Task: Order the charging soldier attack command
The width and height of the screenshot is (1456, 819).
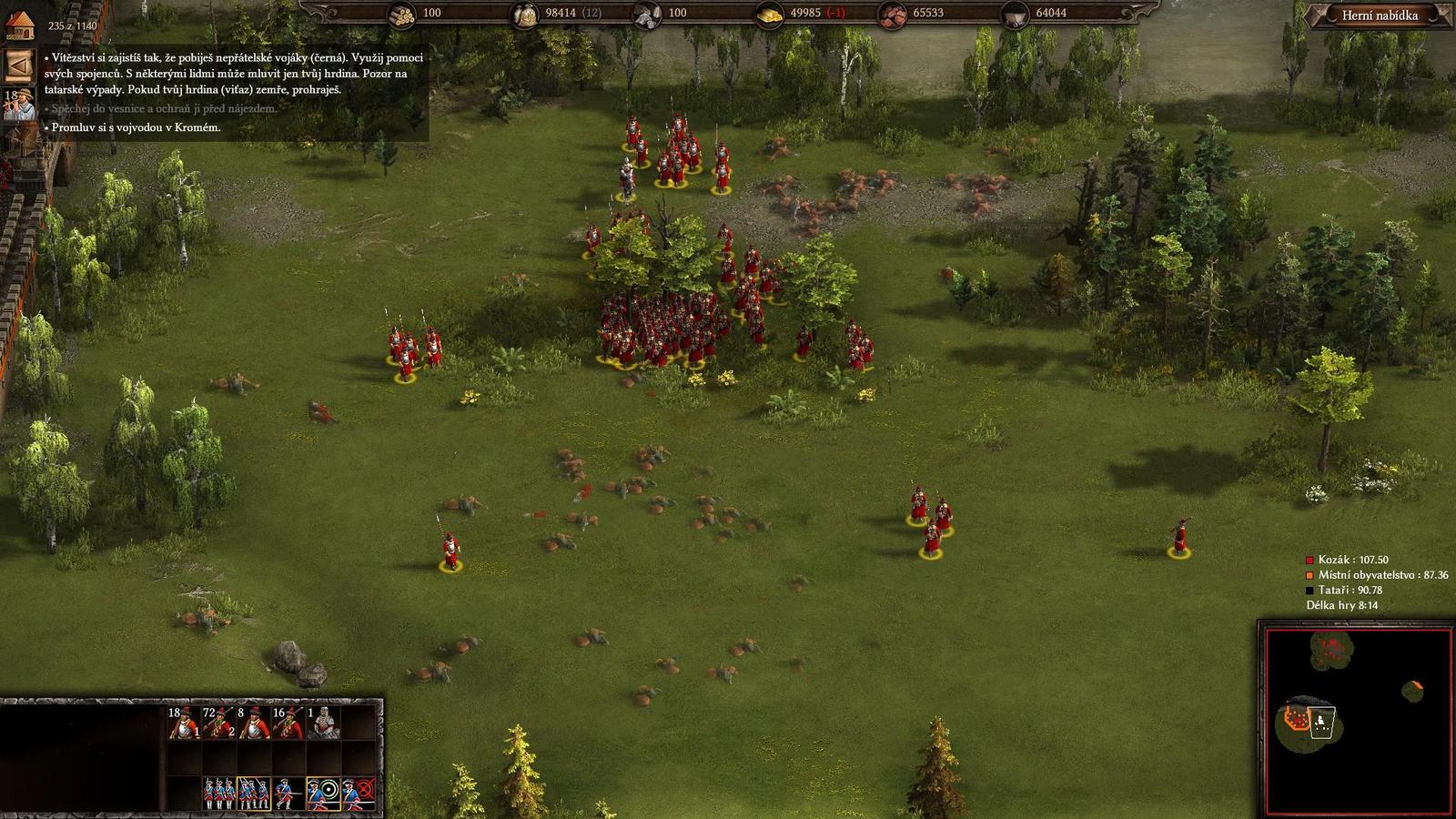Action: coord(288,794)
